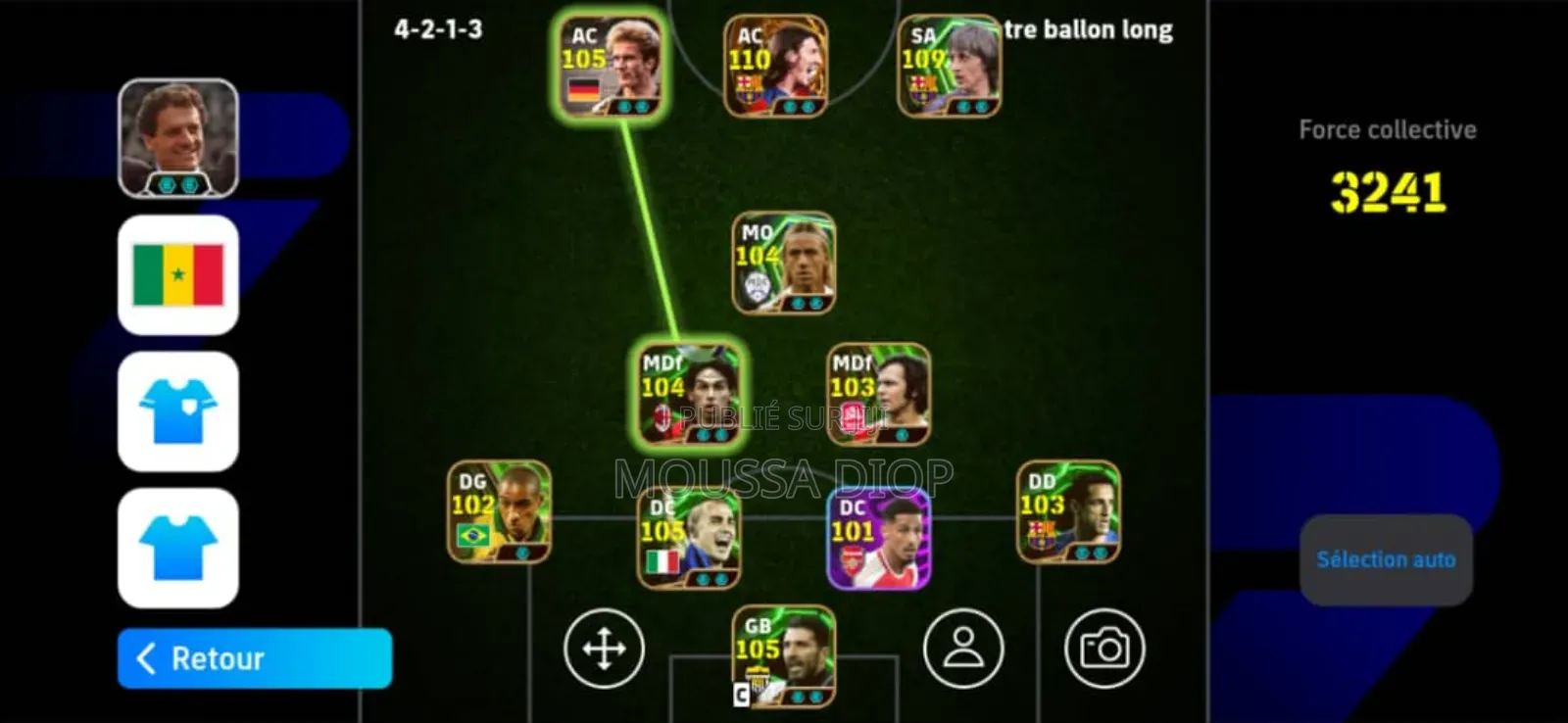Open the manager portrait in the sidebar

176,137
